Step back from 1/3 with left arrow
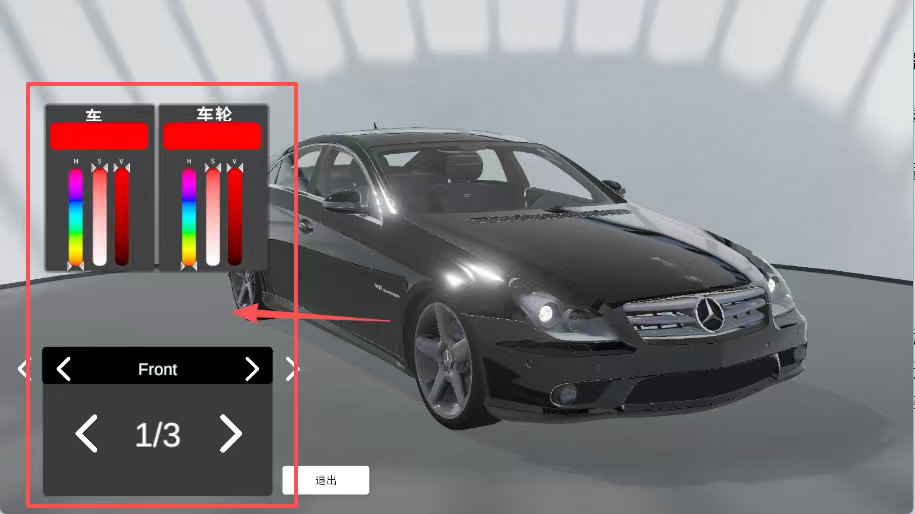Image resolution: width=915 pixels, height=514 pixels. 87,434
